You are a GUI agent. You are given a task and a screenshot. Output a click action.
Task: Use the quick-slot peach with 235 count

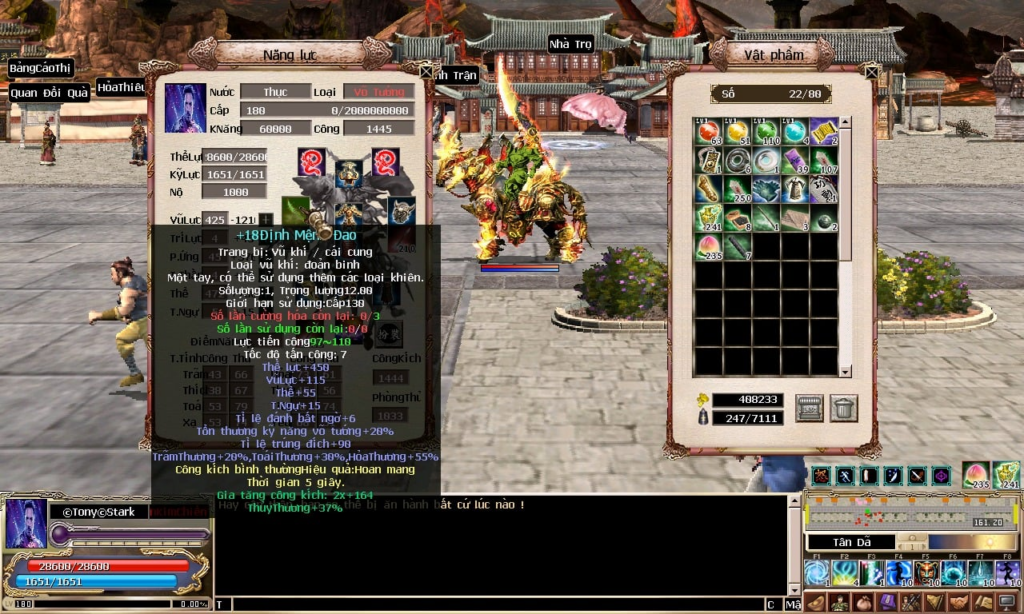(x=976, y=475)
